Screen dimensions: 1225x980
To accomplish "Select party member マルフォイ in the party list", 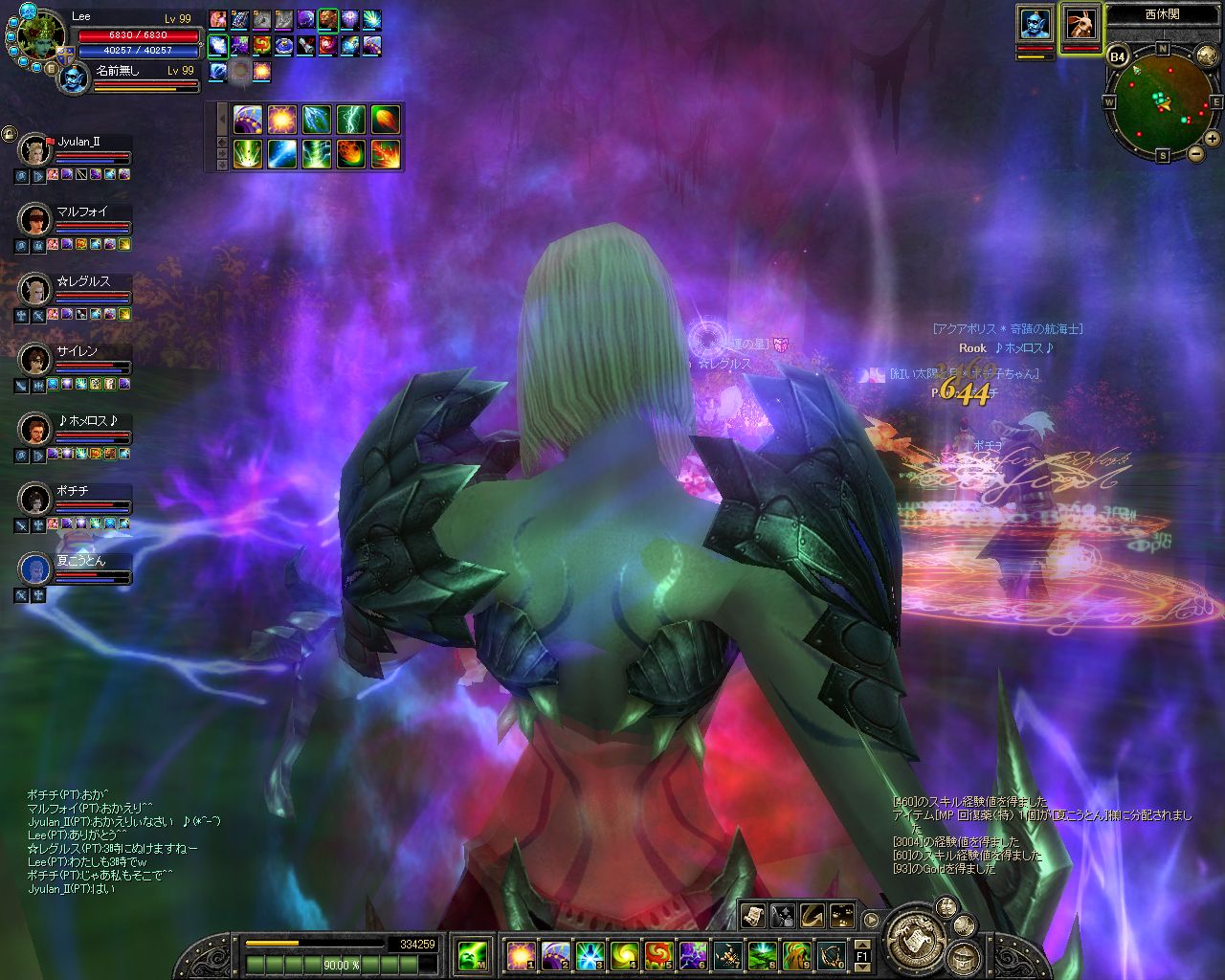I will pyautogui.click(x=34, y=219).
